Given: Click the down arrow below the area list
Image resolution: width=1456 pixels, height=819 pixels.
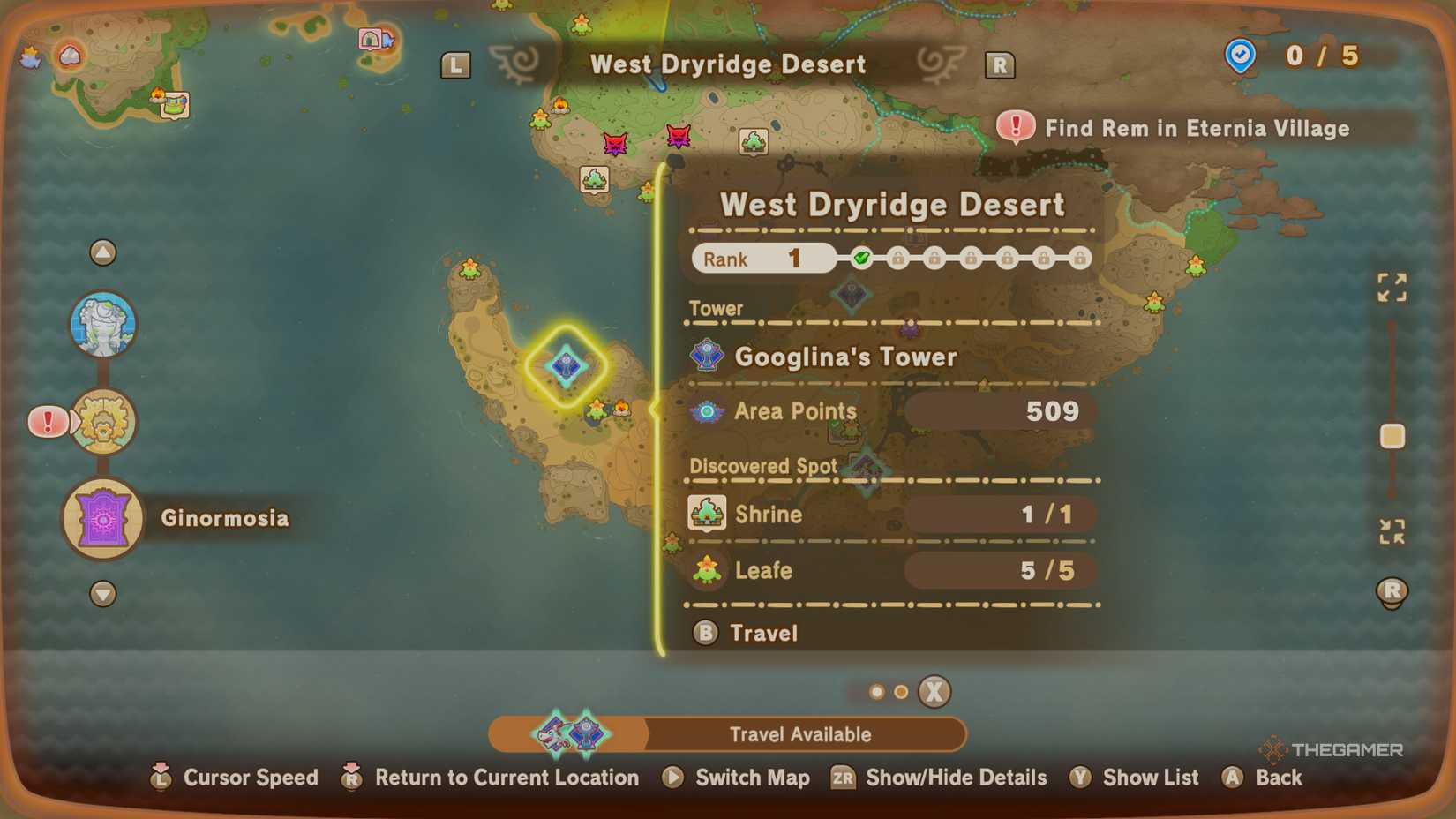Looking at the screenshot, I should click(104, 595).
